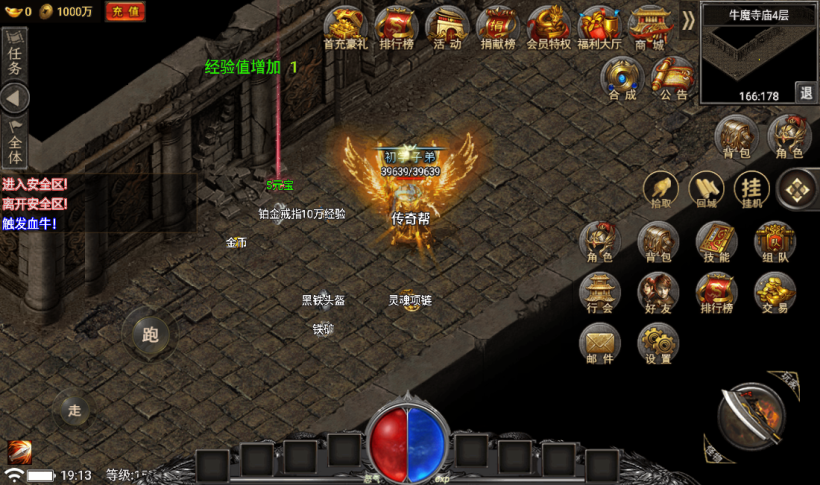Open the 商城 shop icon
The height and width of the screenshot is (485, 820).
click(649, 26)
